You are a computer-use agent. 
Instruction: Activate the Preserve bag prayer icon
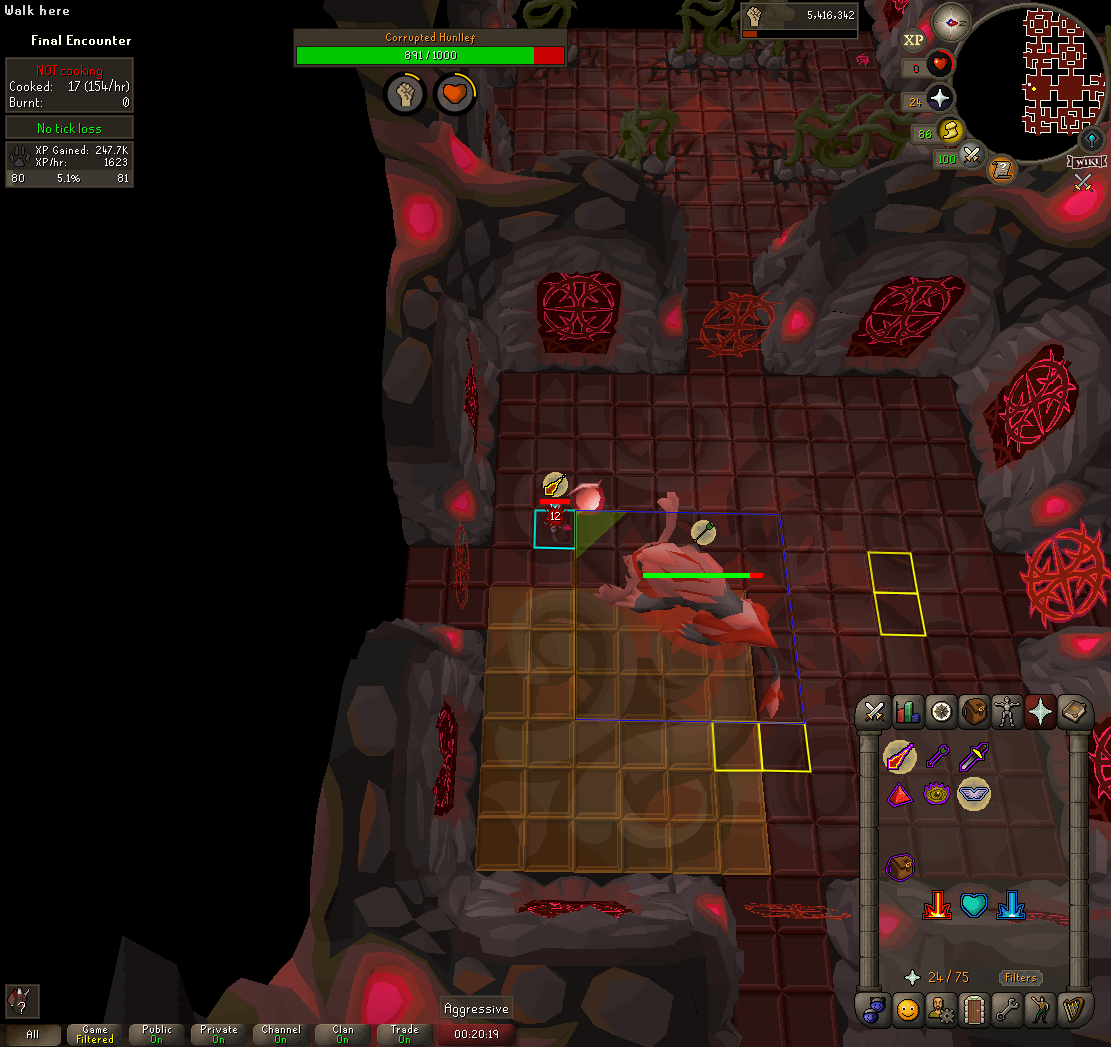click(x=900, y=866)
